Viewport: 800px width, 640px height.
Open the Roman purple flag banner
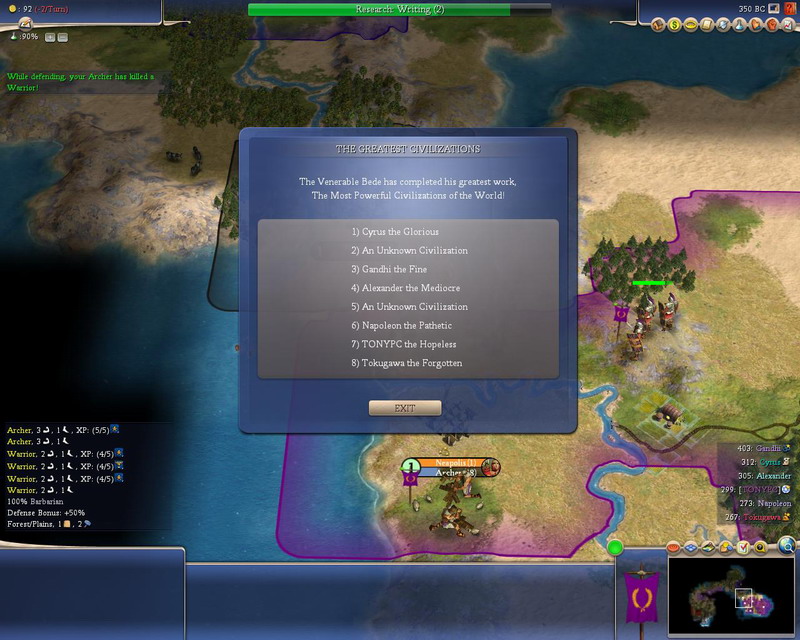(640, 600)
